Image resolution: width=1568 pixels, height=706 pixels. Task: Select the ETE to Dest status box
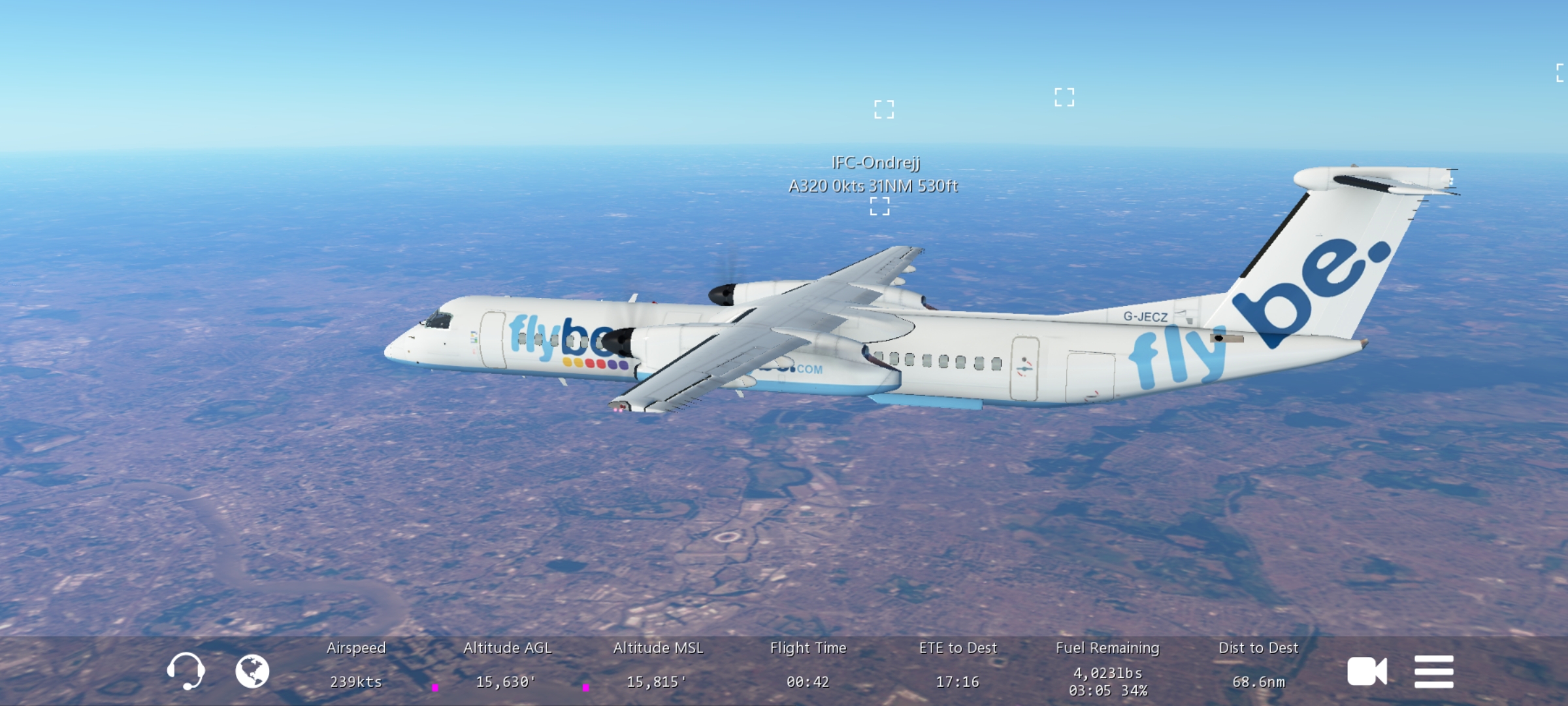[958, 665]
